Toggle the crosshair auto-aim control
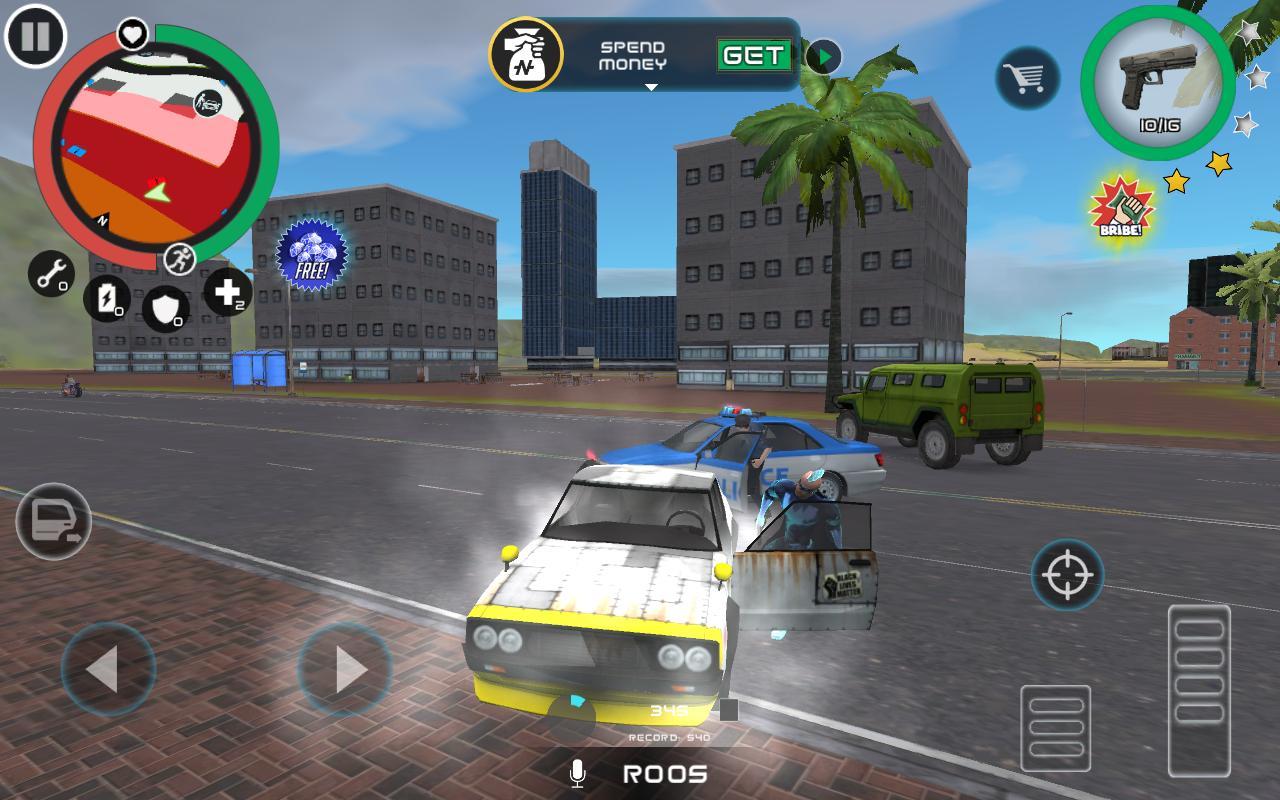Image resolution: width=1280 pixels, height=800 pixels. coord(1066,574)
